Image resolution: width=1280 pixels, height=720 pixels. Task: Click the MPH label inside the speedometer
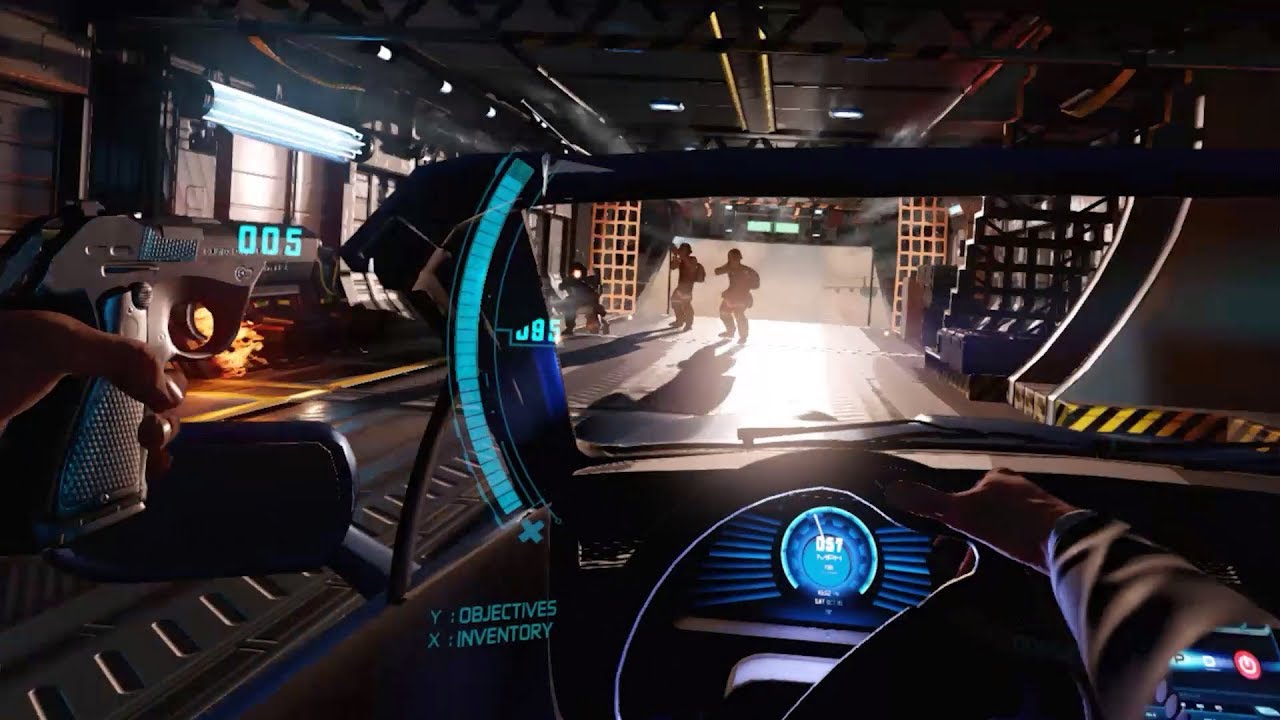click(x=829, y=557)
